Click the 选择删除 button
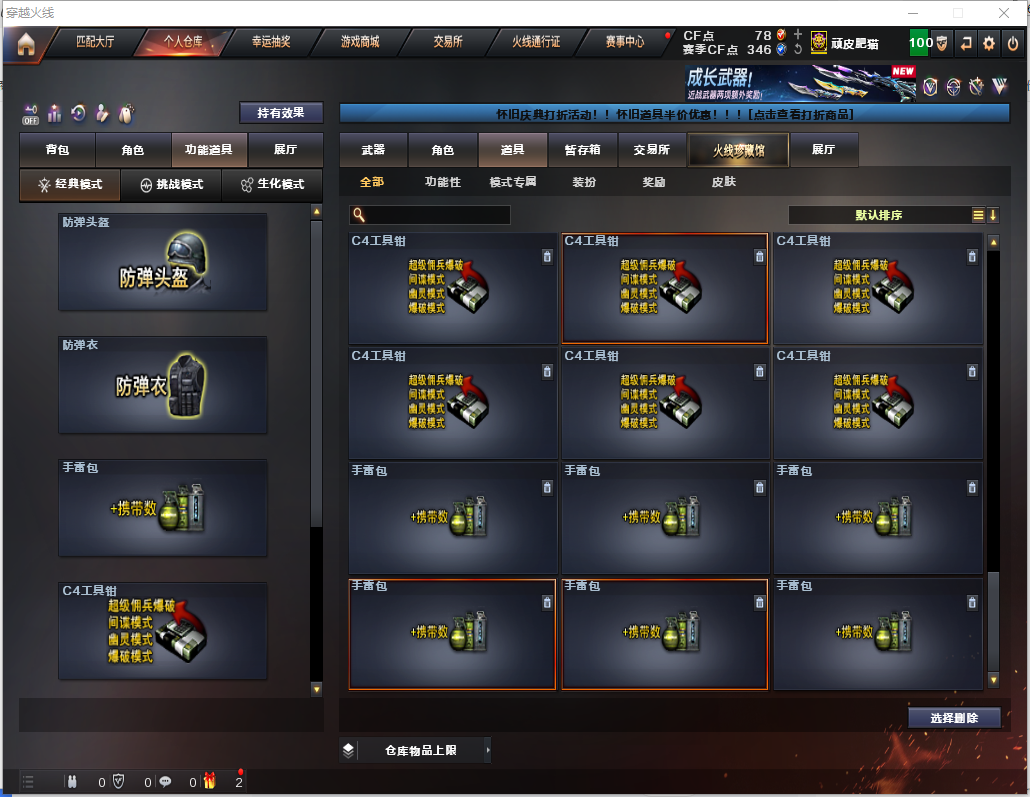Screen dimensions: 1030x797 954,718
